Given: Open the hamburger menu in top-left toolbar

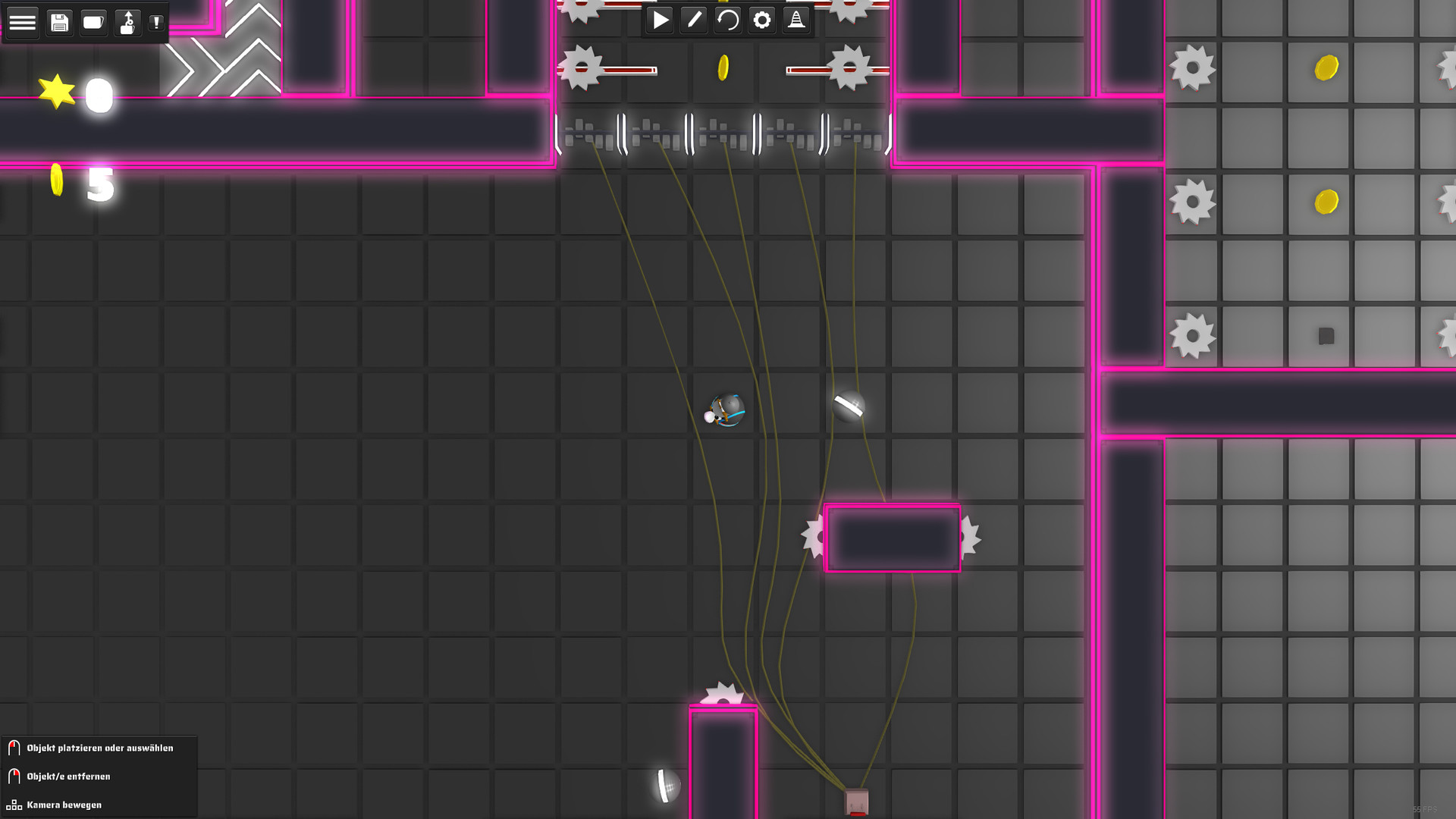Looking at the screenshot, I should point(23,22).
